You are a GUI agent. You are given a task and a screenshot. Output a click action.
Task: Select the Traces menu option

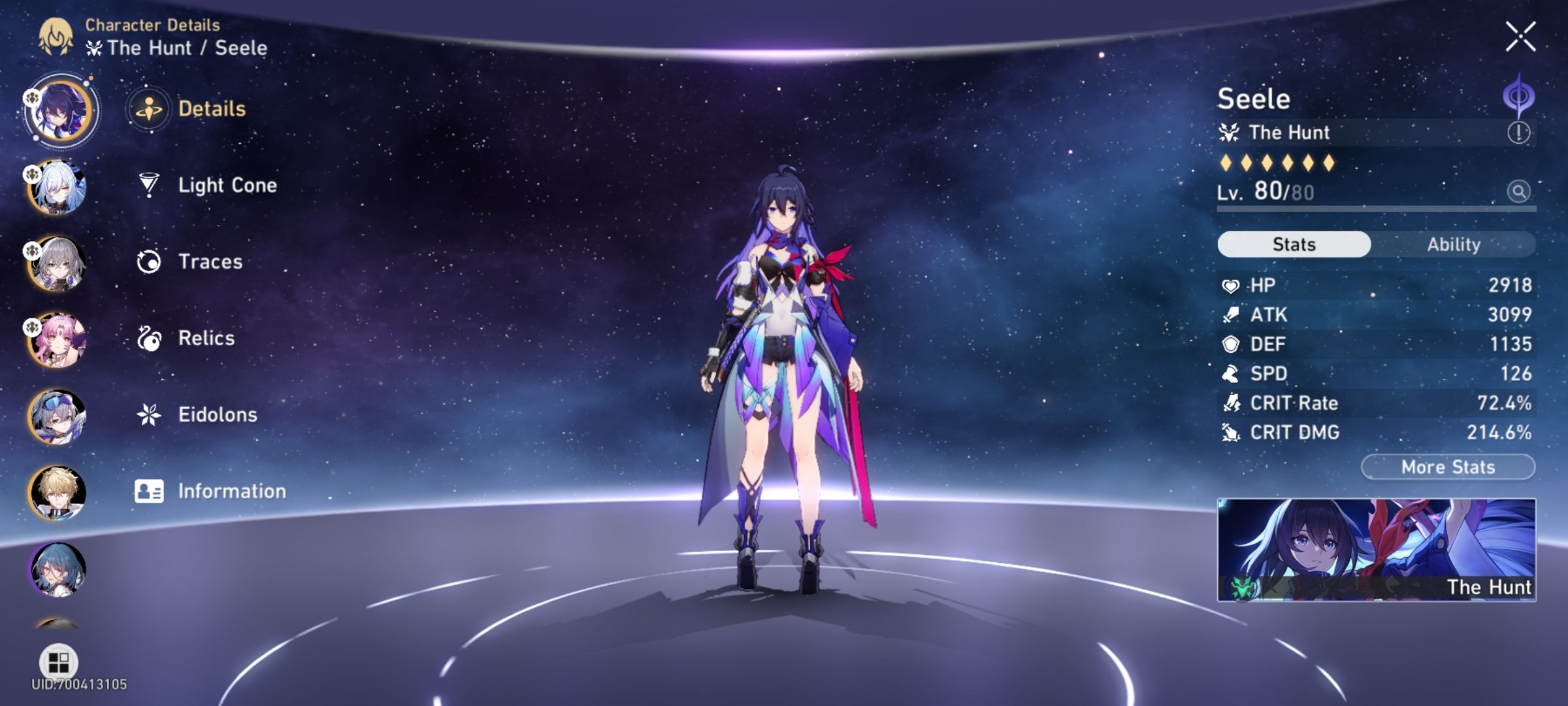(209, 261)
